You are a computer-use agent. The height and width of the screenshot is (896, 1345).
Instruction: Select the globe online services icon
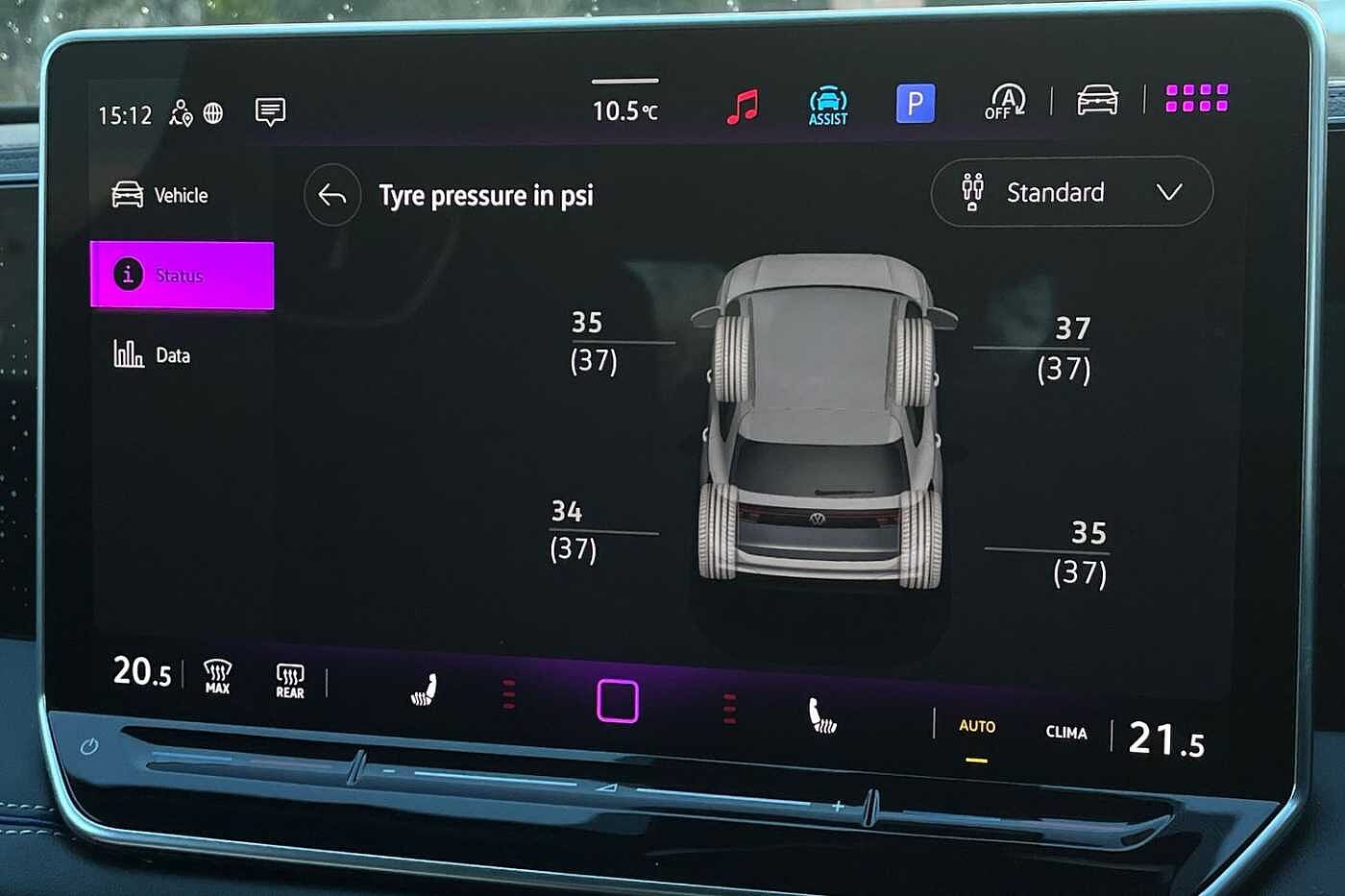tap(213, 114)
